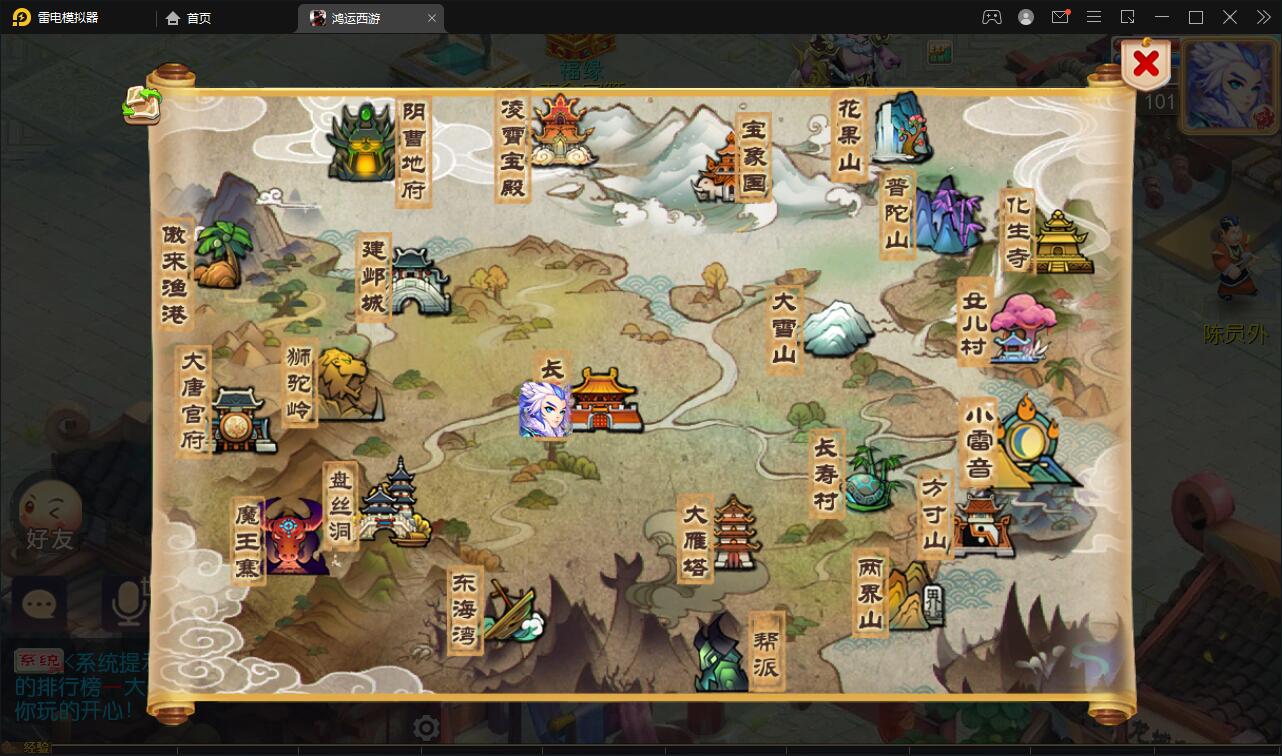Travel to 阴曹地府 on the map
This screenshot has width=1282, height=756.
click(x=362, y=144)
